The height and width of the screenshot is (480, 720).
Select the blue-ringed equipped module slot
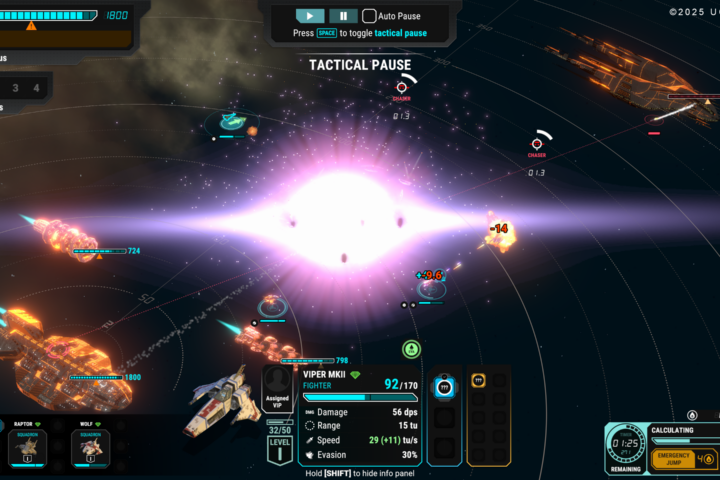click(444, 387)
